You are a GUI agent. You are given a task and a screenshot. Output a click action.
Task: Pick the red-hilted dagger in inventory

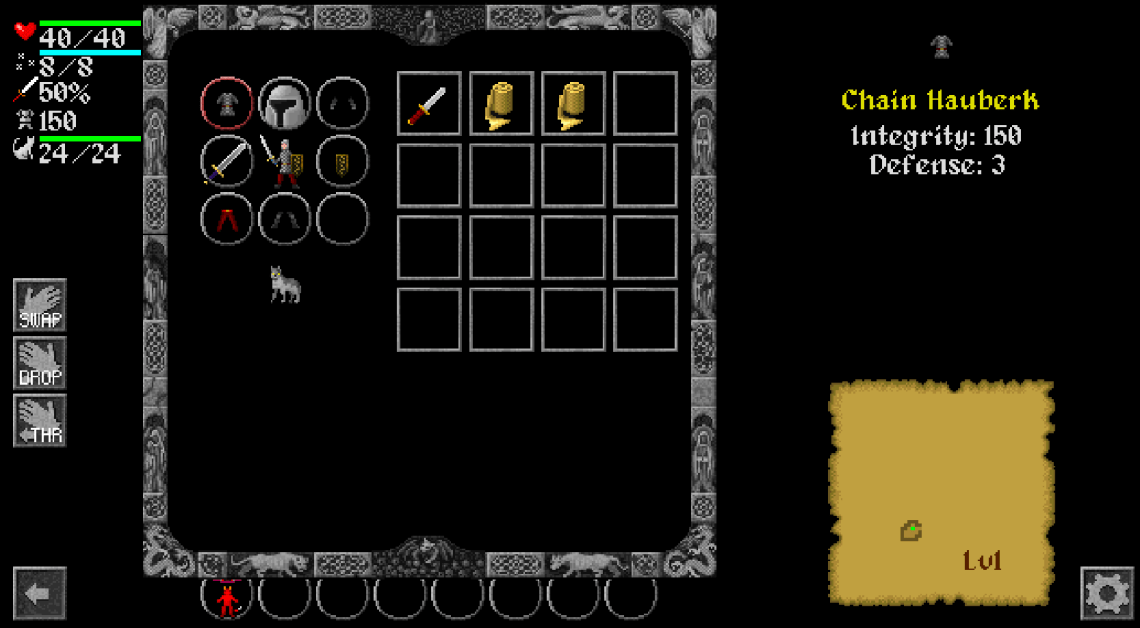tap(429, 104)
